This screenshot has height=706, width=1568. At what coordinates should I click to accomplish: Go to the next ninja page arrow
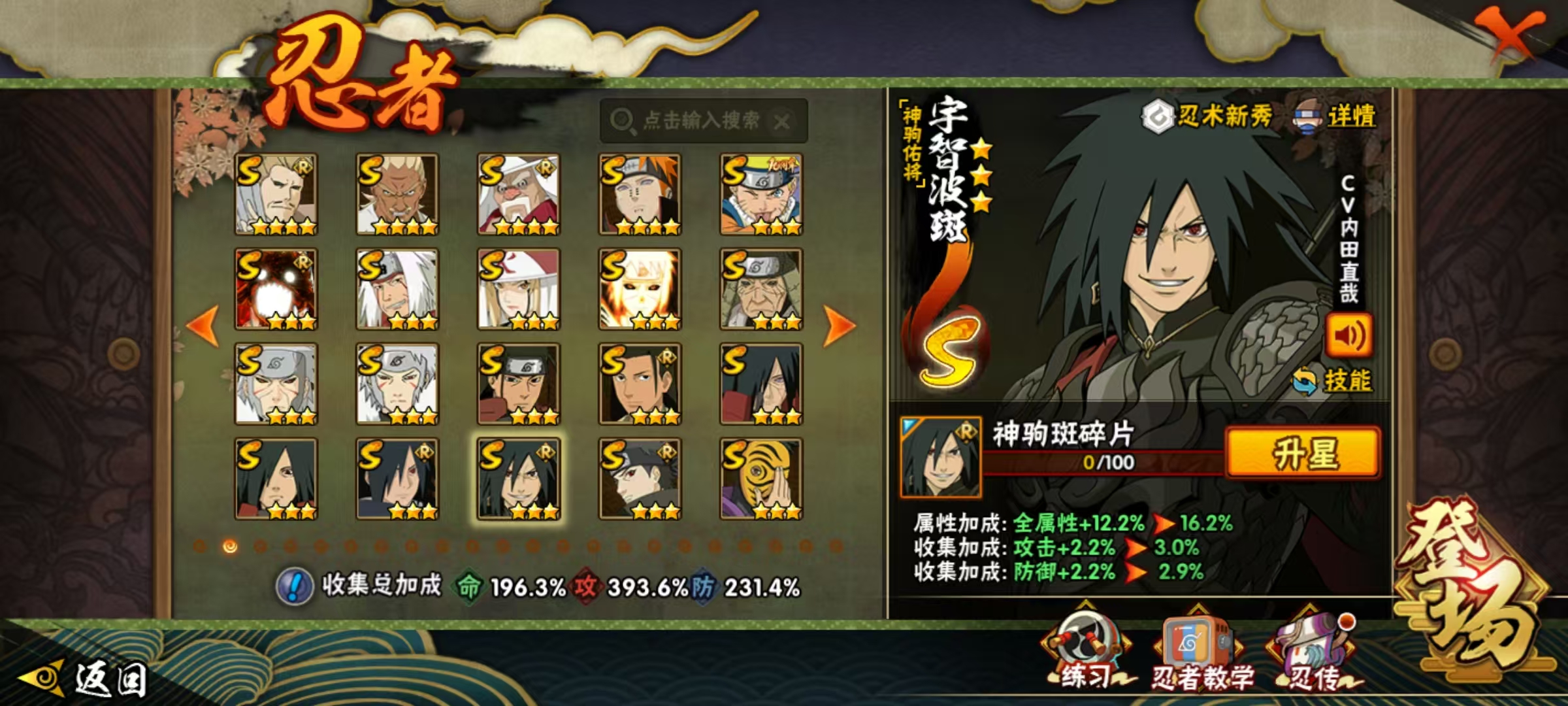pyautogui.click(x=839, y=325)
